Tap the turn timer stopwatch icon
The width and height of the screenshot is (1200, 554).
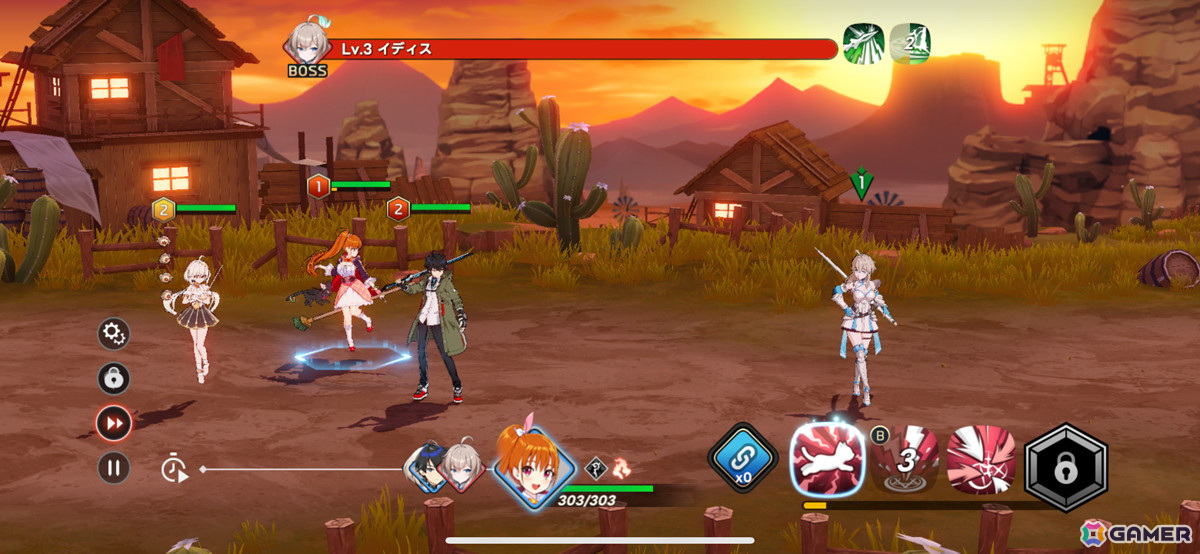click(x=175, y=467)
